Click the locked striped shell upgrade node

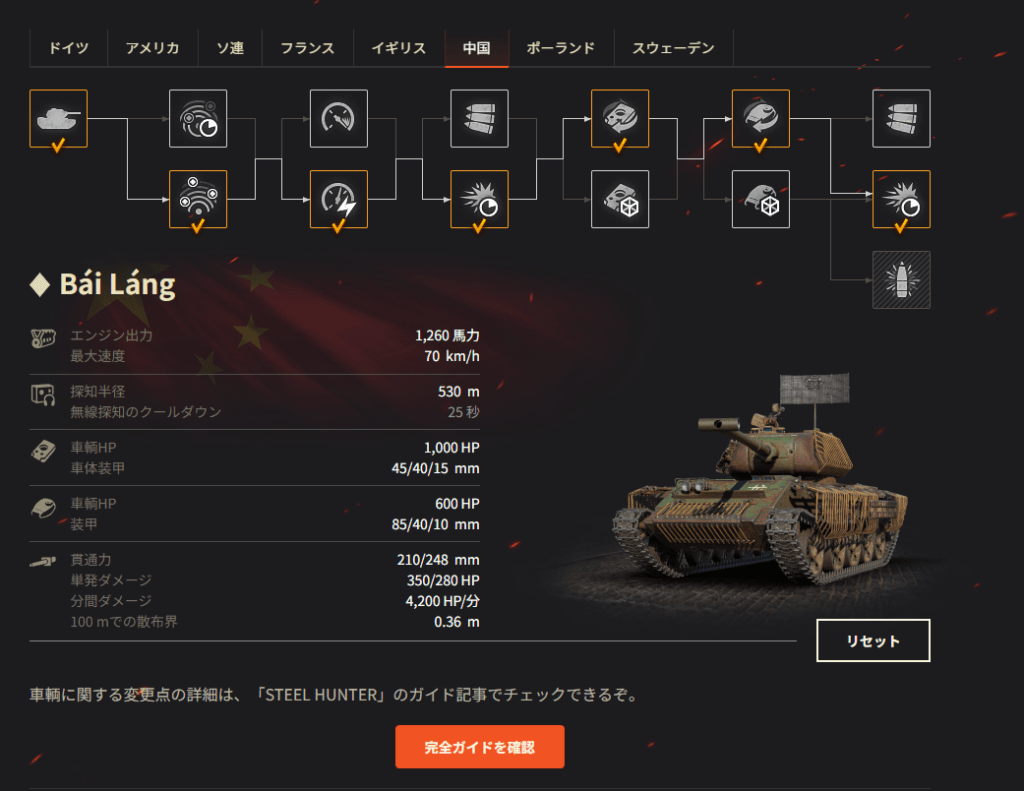click(901, 279)
